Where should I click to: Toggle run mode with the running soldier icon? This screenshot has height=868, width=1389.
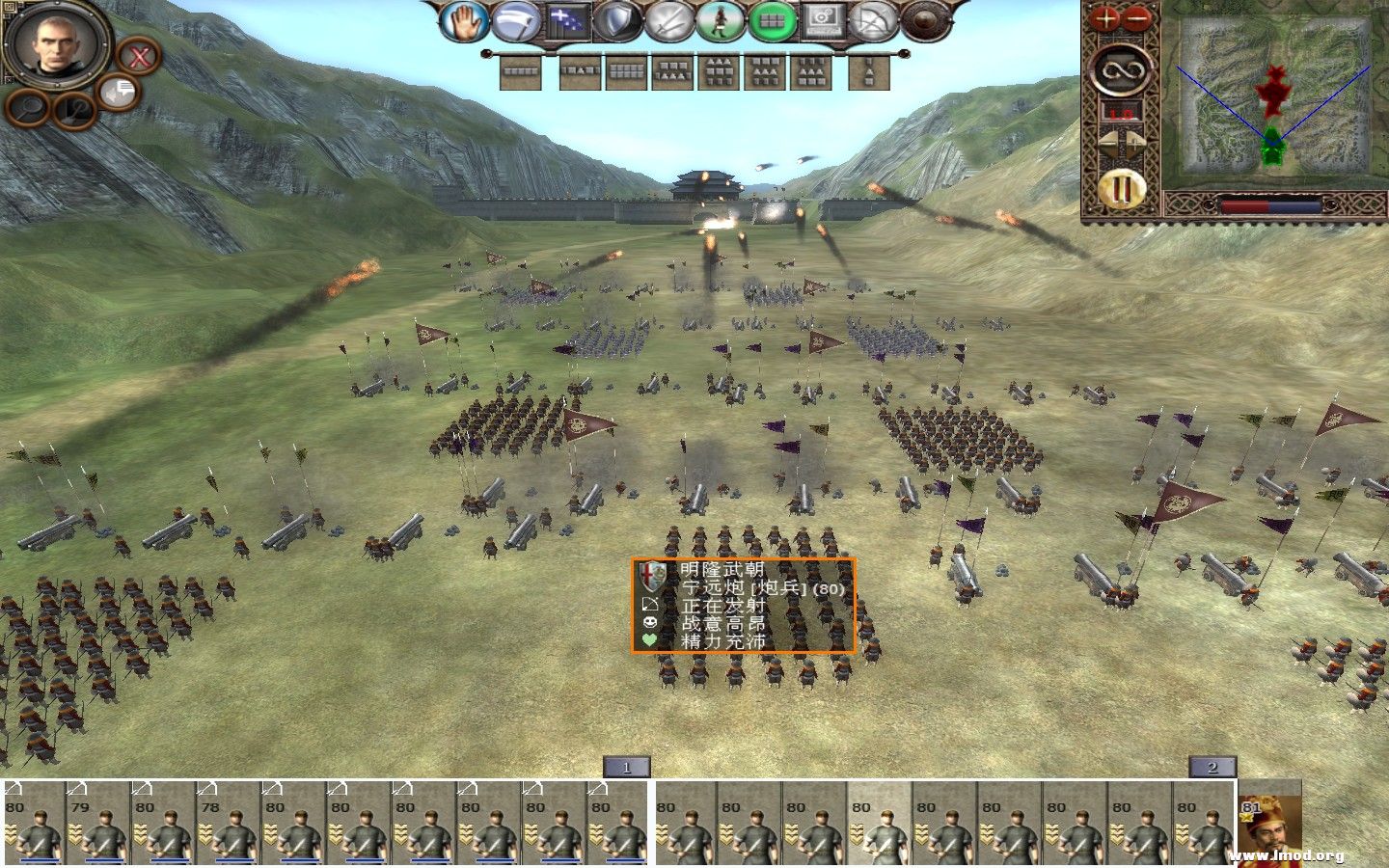pyautogui.click(x=721, y=21)
